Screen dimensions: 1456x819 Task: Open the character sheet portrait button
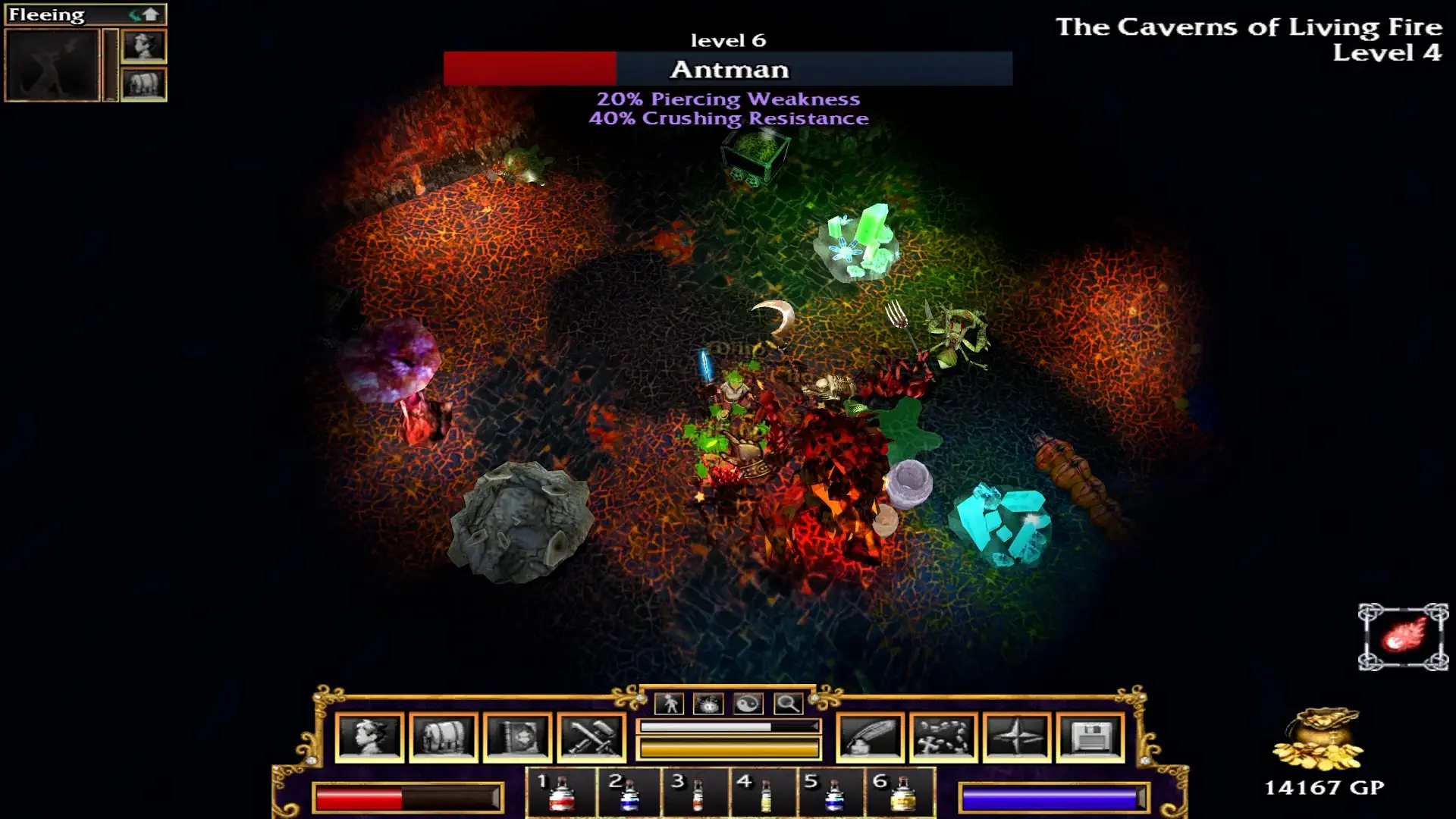coord(369,736)
